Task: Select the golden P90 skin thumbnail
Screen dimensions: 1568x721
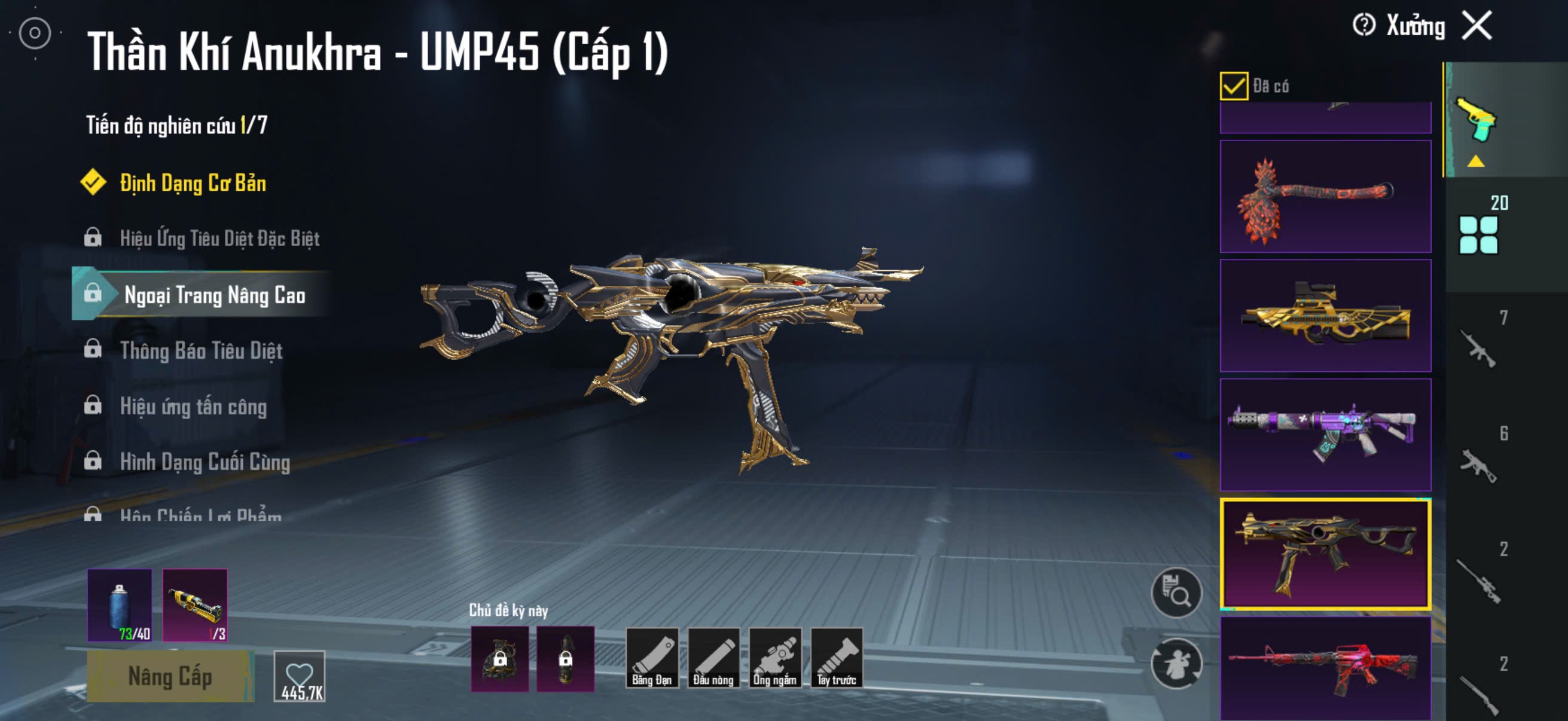Action: pyautogui.click(x=1325, y=316)
